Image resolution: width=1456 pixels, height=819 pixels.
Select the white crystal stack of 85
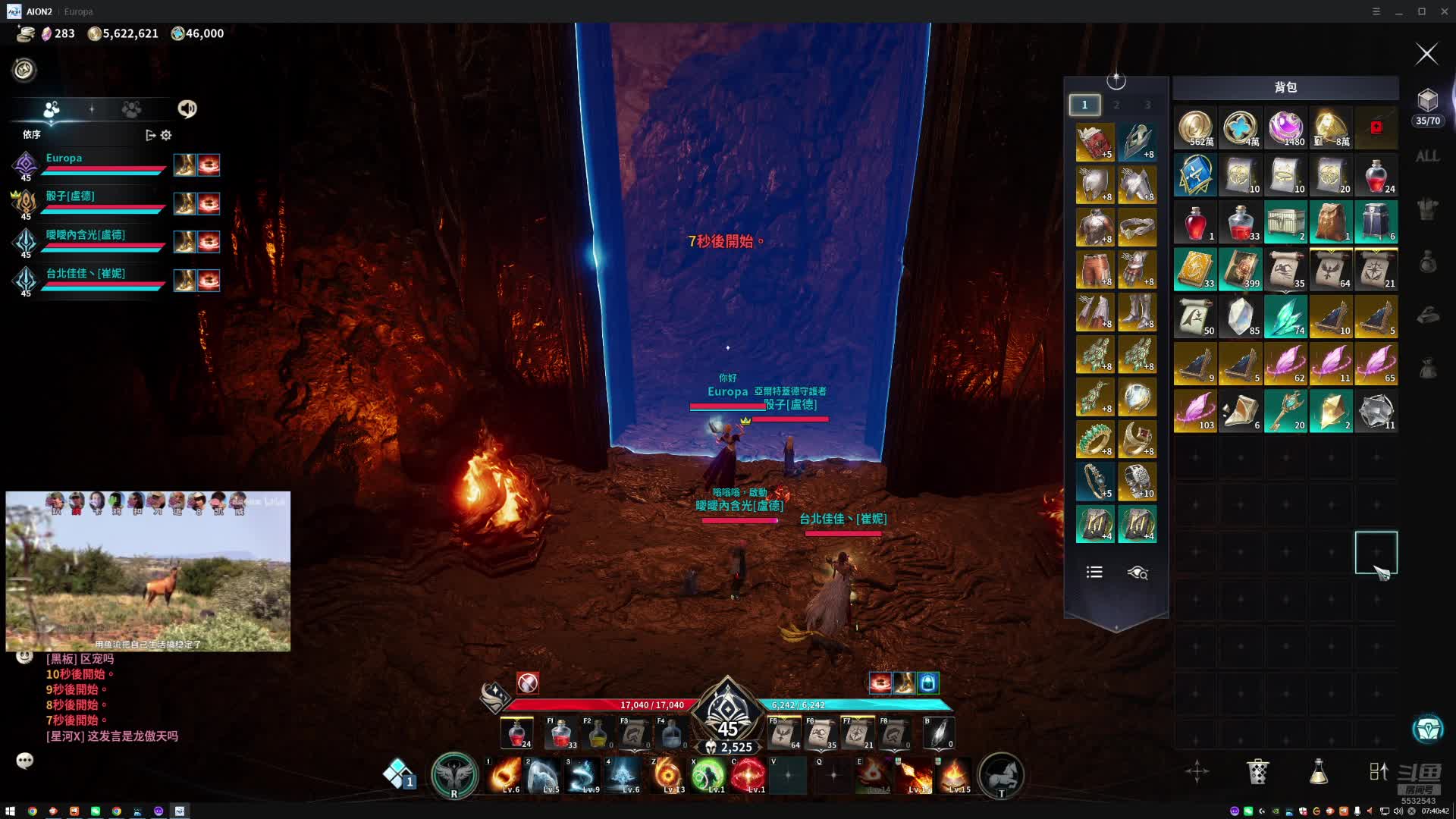click(1241, 316)
